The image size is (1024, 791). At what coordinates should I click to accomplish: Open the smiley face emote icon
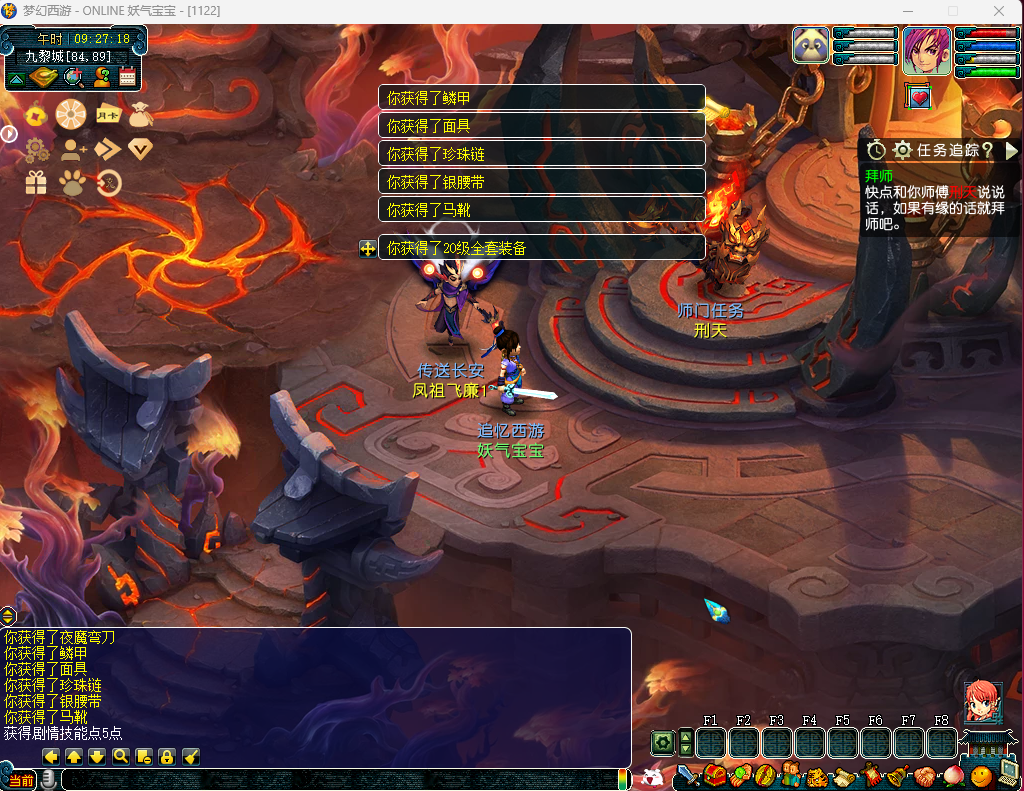tap(981, 775)
